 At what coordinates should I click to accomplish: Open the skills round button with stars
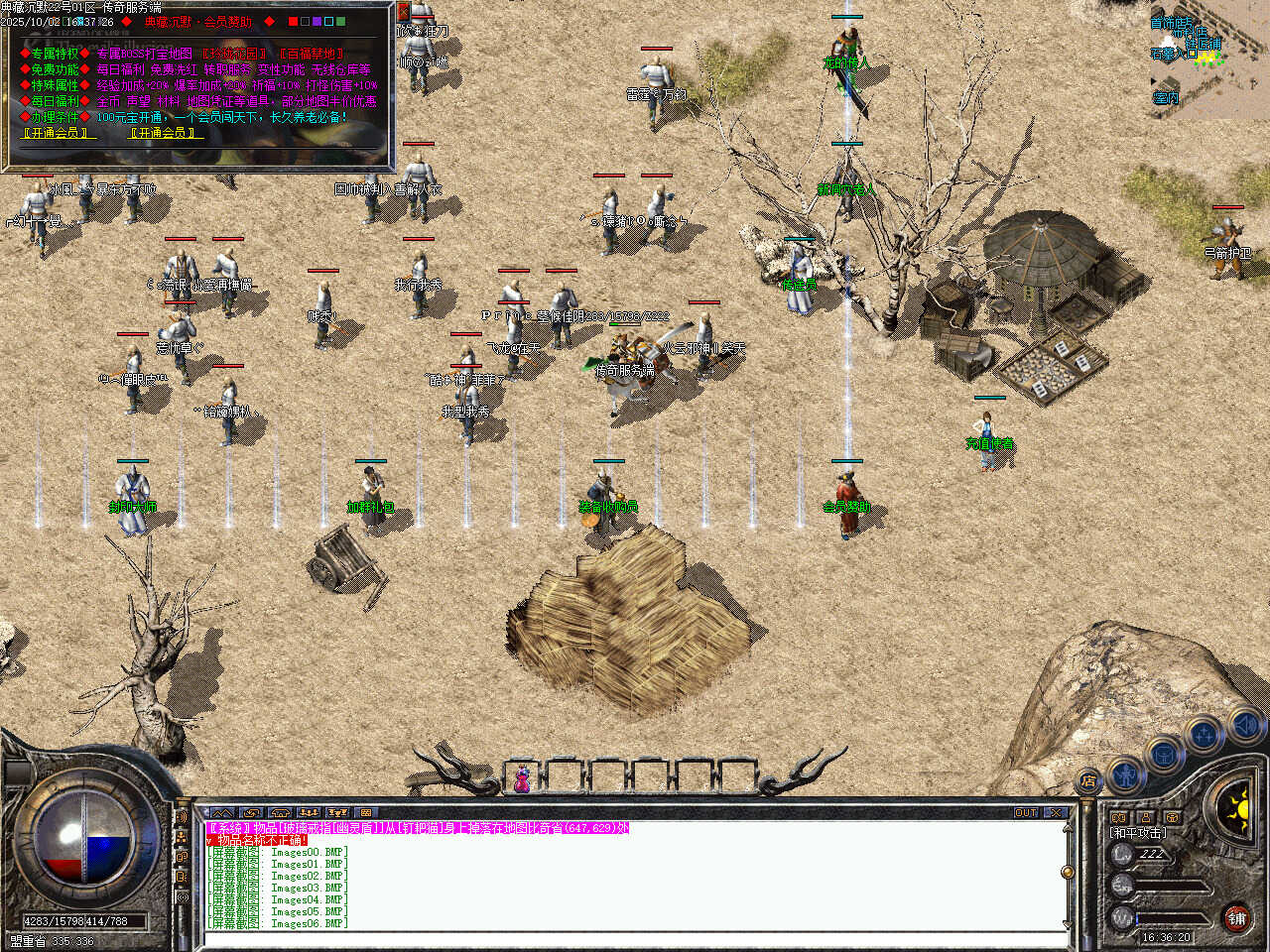(1204, 735)
